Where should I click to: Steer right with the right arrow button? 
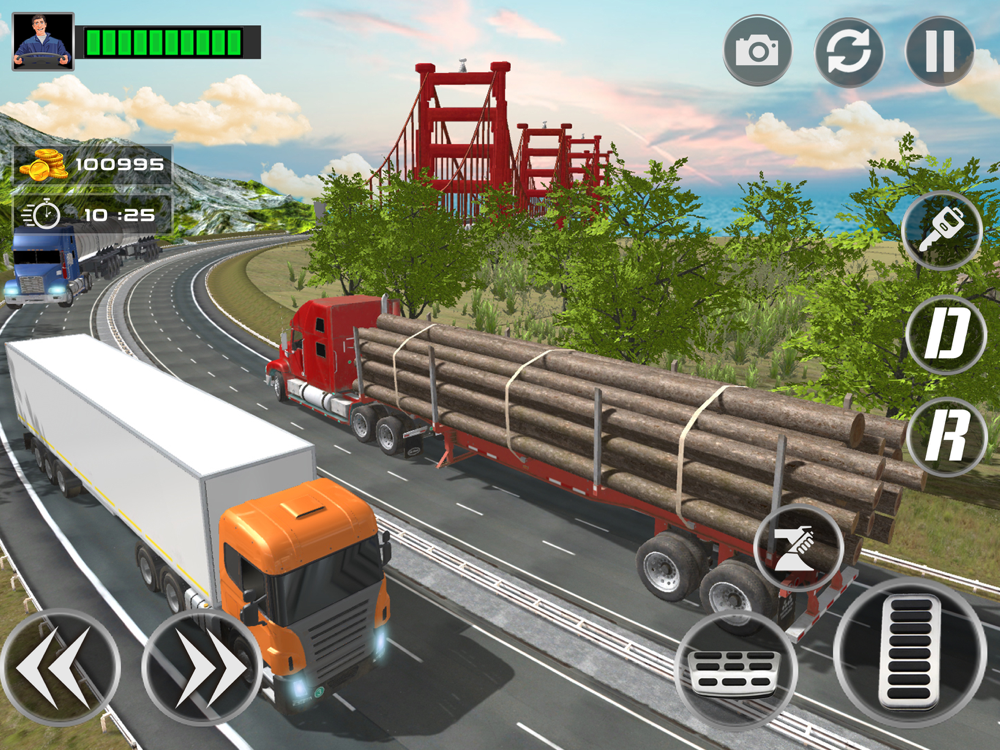point(201,668)
